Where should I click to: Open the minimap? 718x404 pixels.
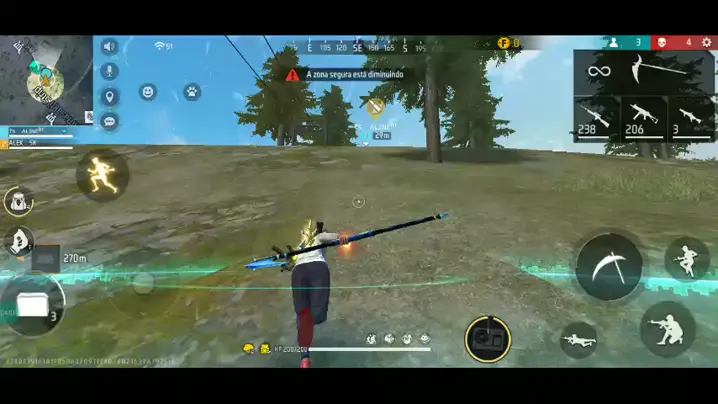tap(45, 80)
